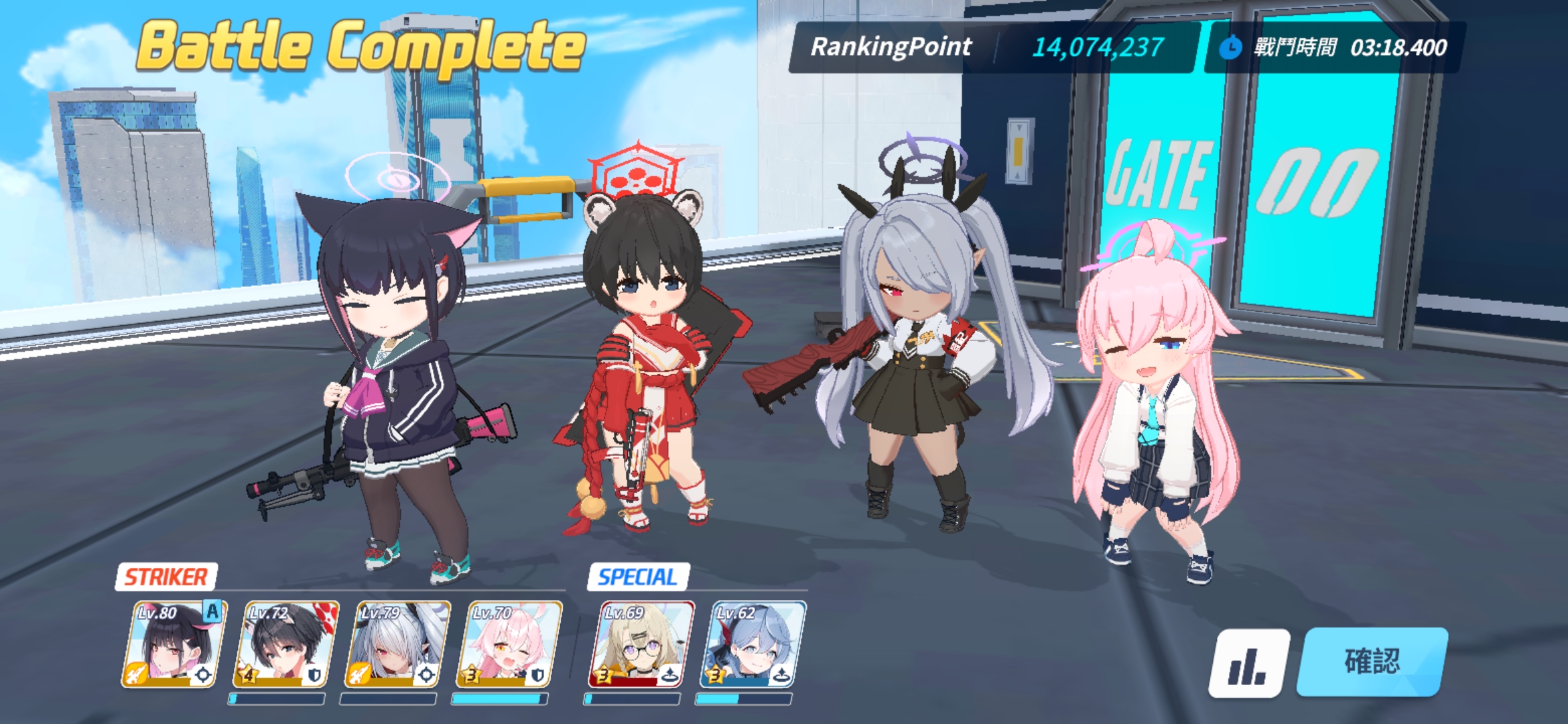Choose the Lv.79 silver-haired striker portrait
The width and height of the screenshot is (1568, 724).
[396, 644]
